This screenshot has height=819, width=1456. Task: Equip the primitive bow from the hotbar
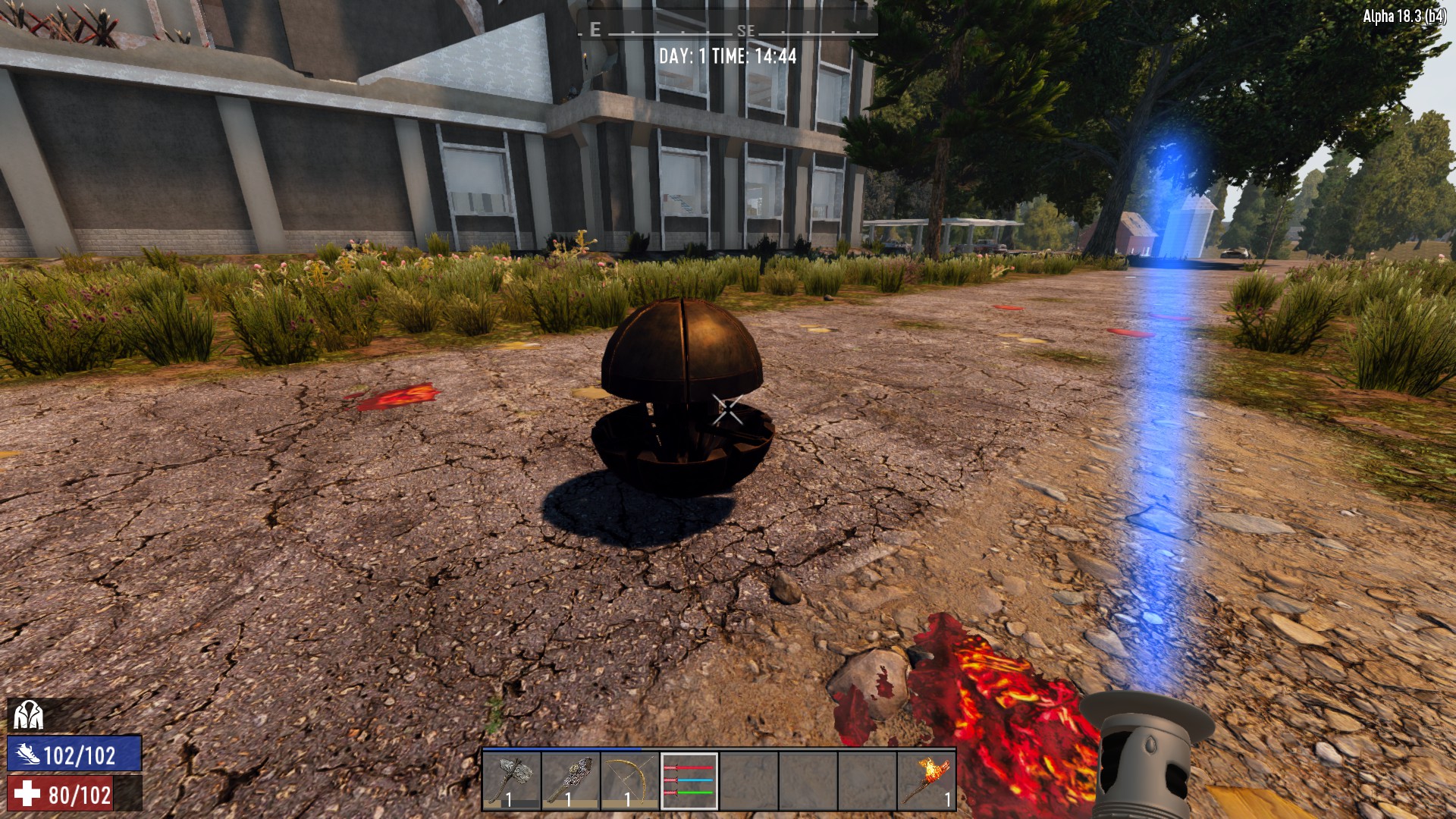coord(629,780)
